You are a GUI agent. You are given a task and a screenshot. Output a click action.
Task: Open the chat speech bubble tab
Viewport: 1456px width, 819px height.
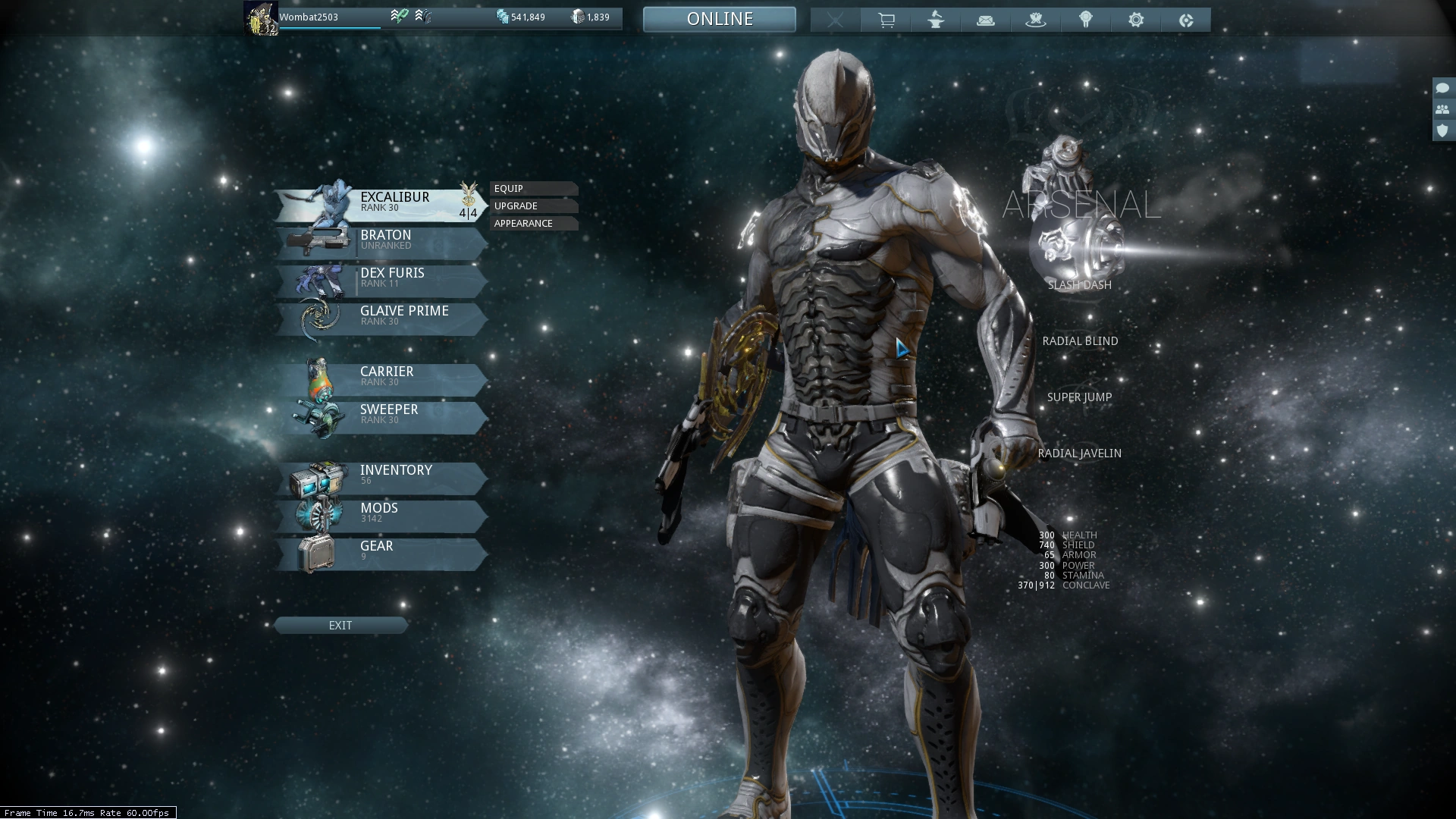[1442, 89]
